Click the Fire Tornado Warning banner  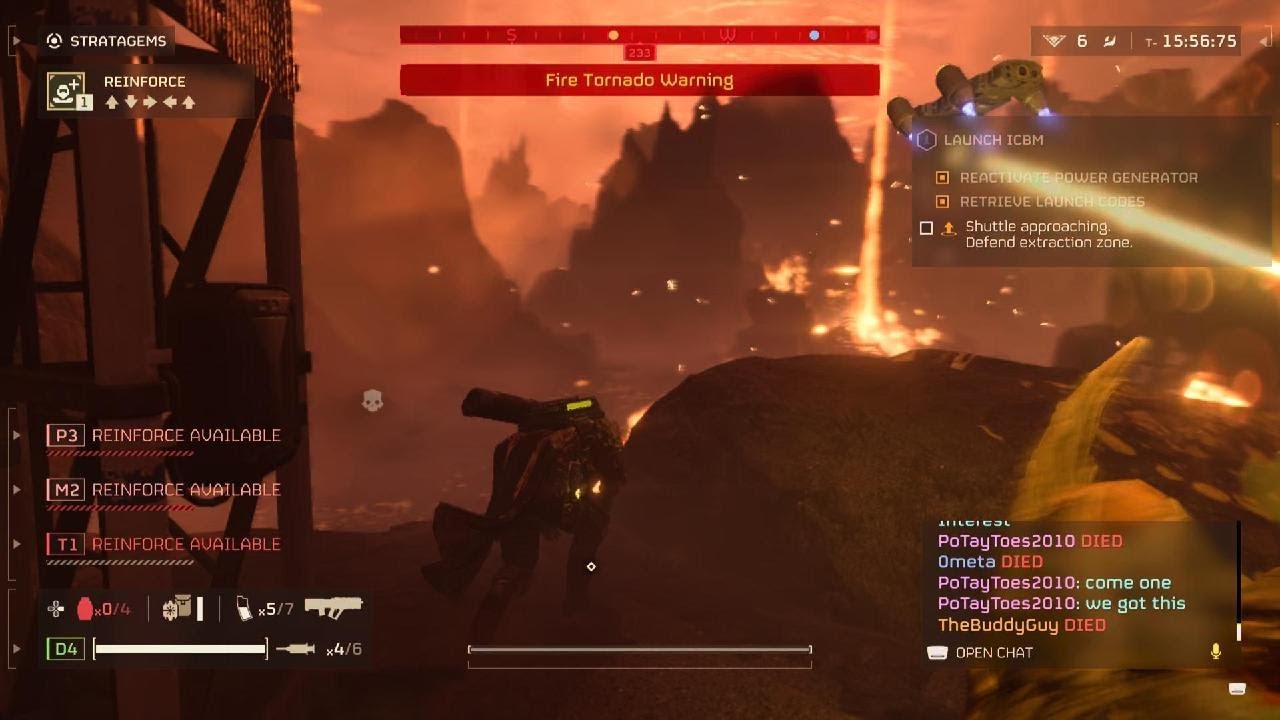coord(639,80)
